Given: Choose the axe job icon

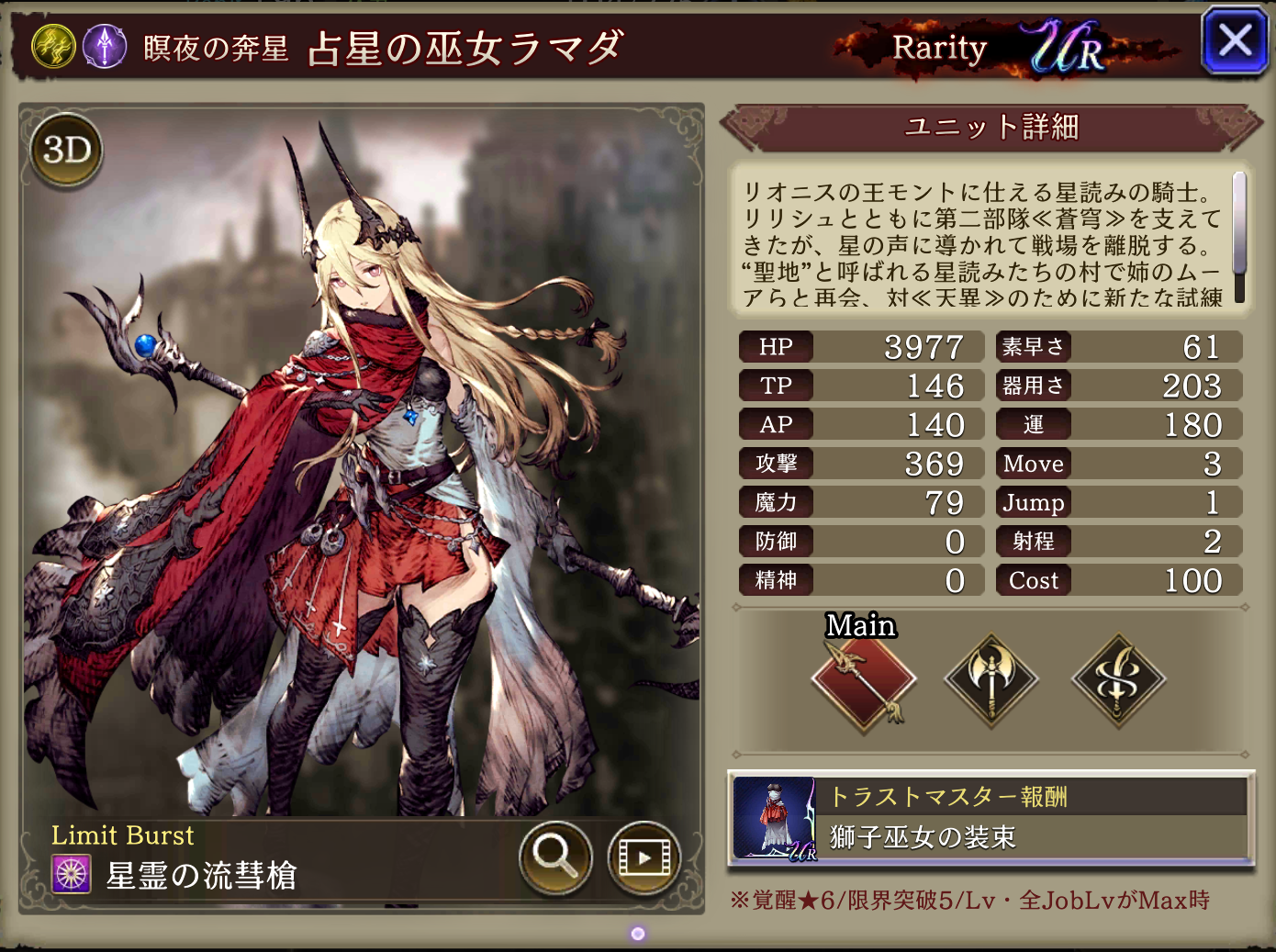Looking at the screenshot, I should [x=991, y=681].
